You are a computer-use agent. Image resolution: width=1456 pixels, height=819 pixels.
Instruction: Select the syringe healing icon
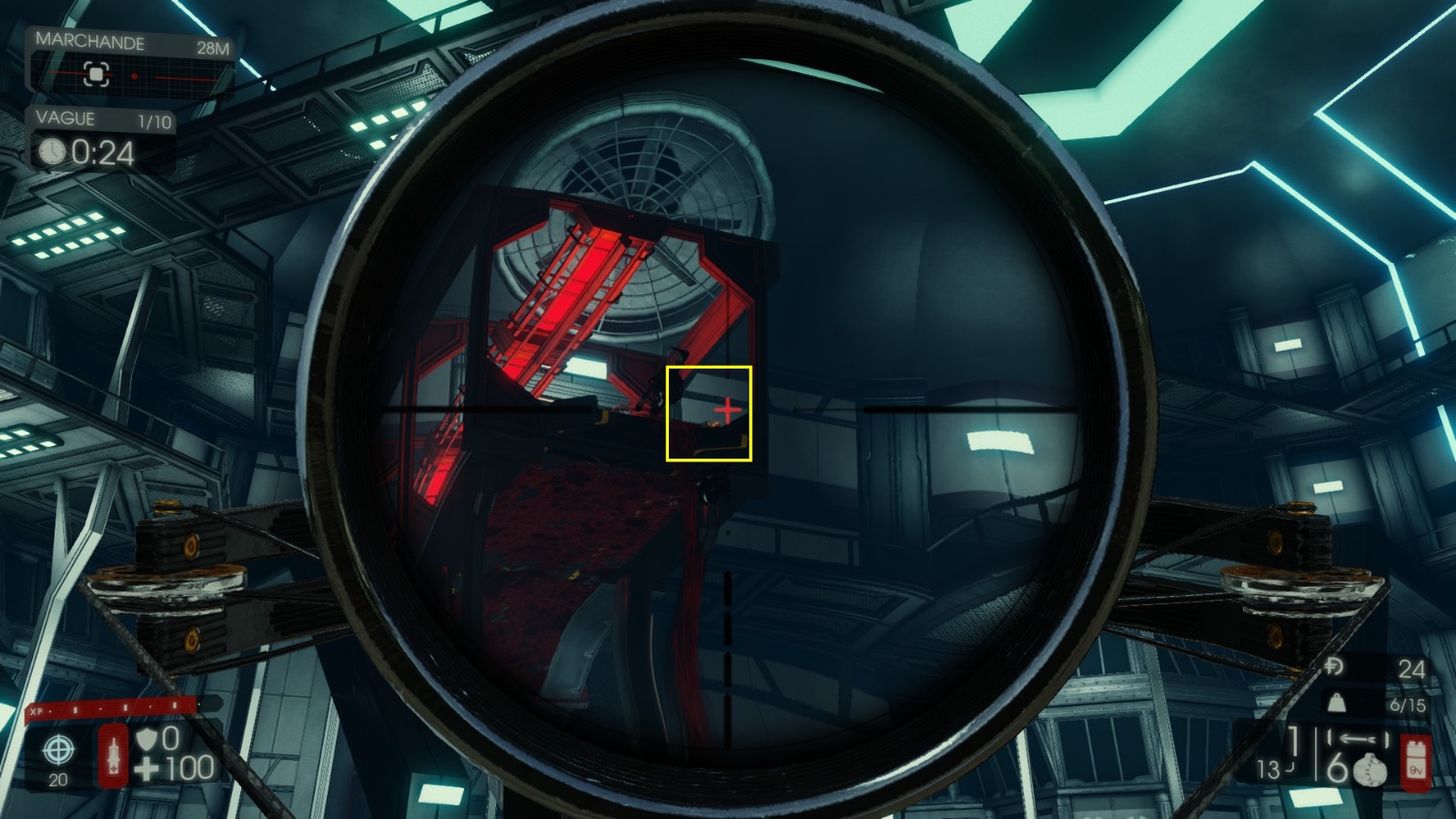(114, 754)
